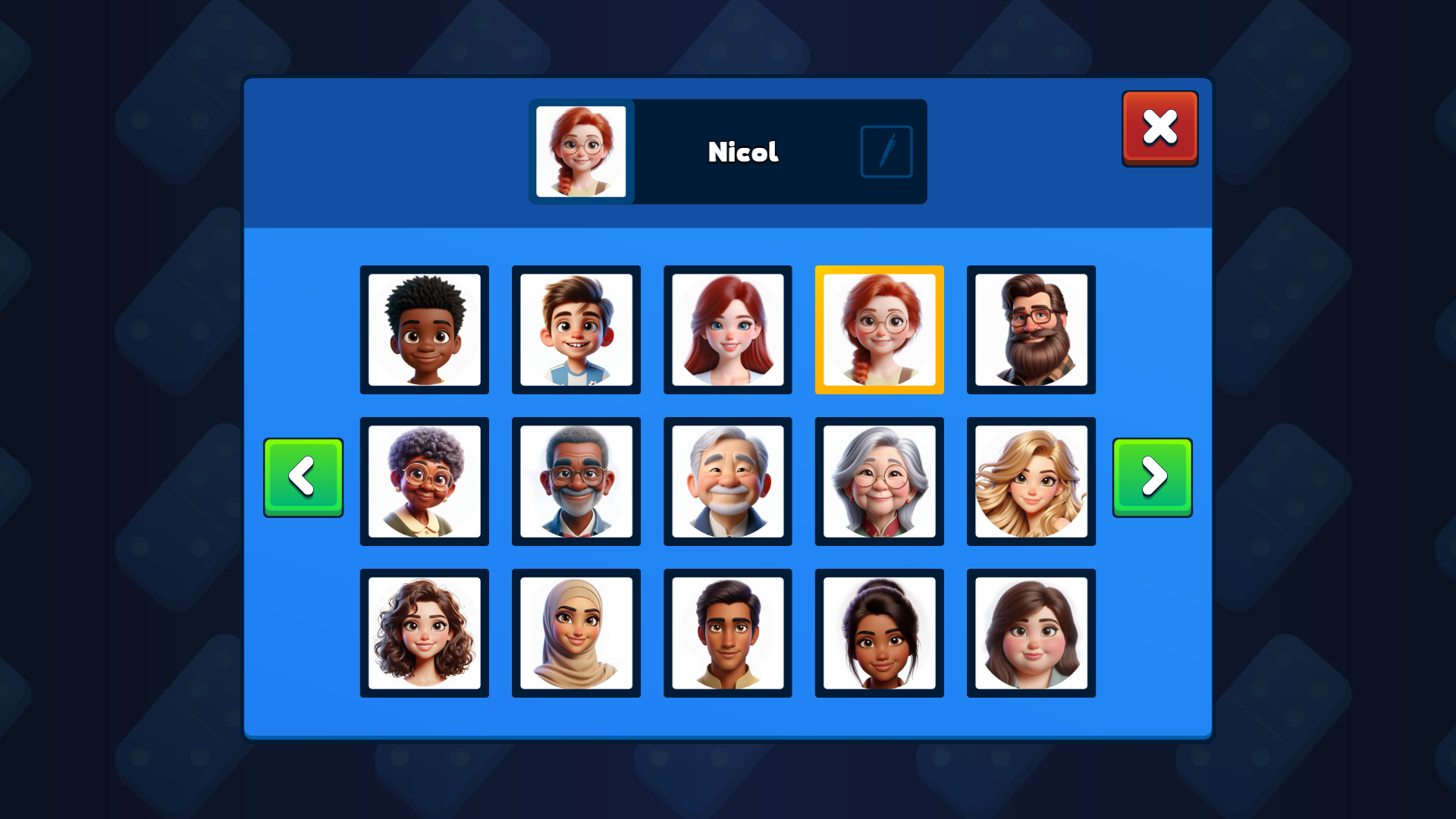
Task: Choose the bearded man with glasses avatar
Action: [1031, 330]
